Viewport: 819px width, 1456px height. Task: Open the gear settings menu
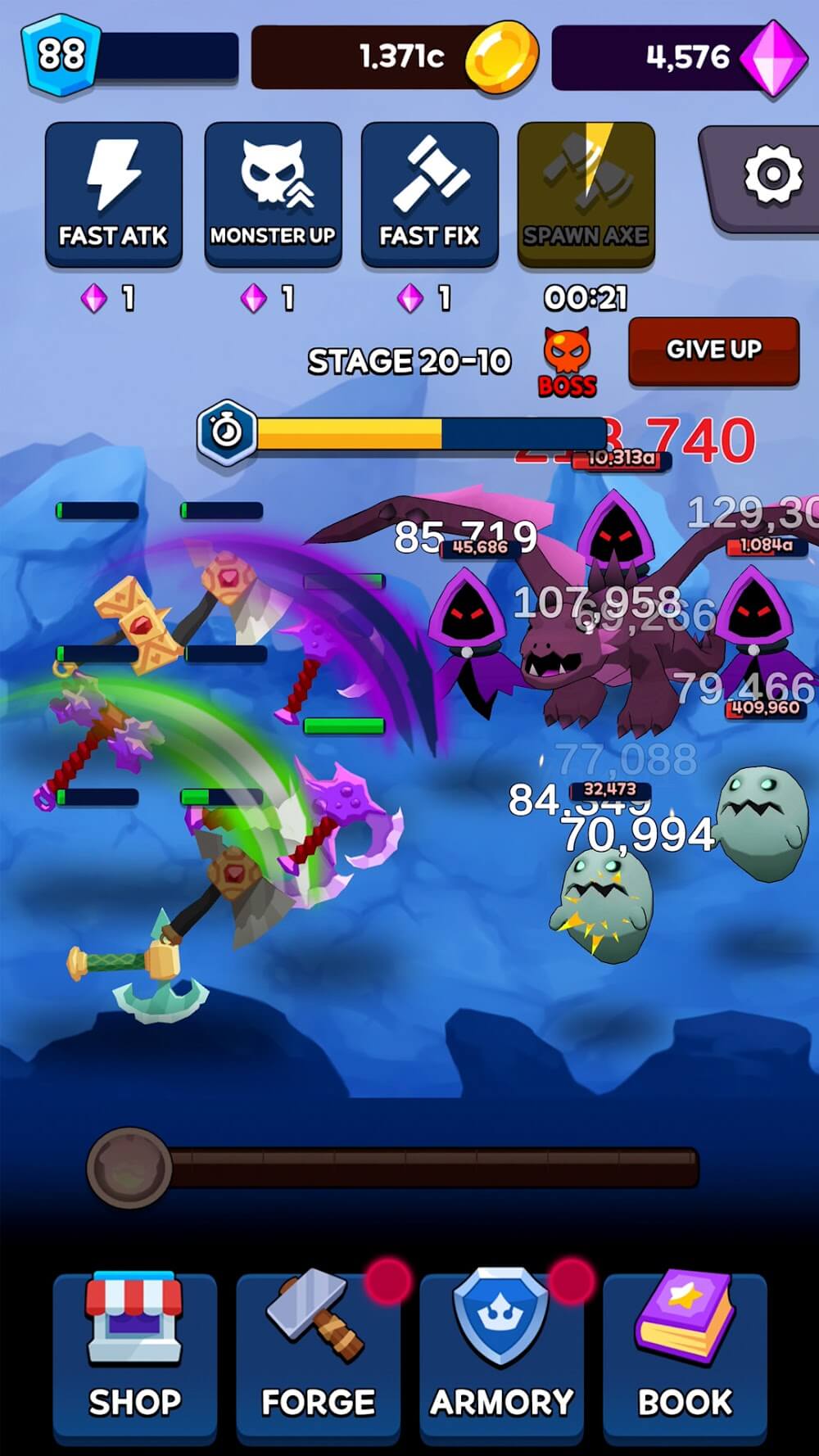point(769,176)
